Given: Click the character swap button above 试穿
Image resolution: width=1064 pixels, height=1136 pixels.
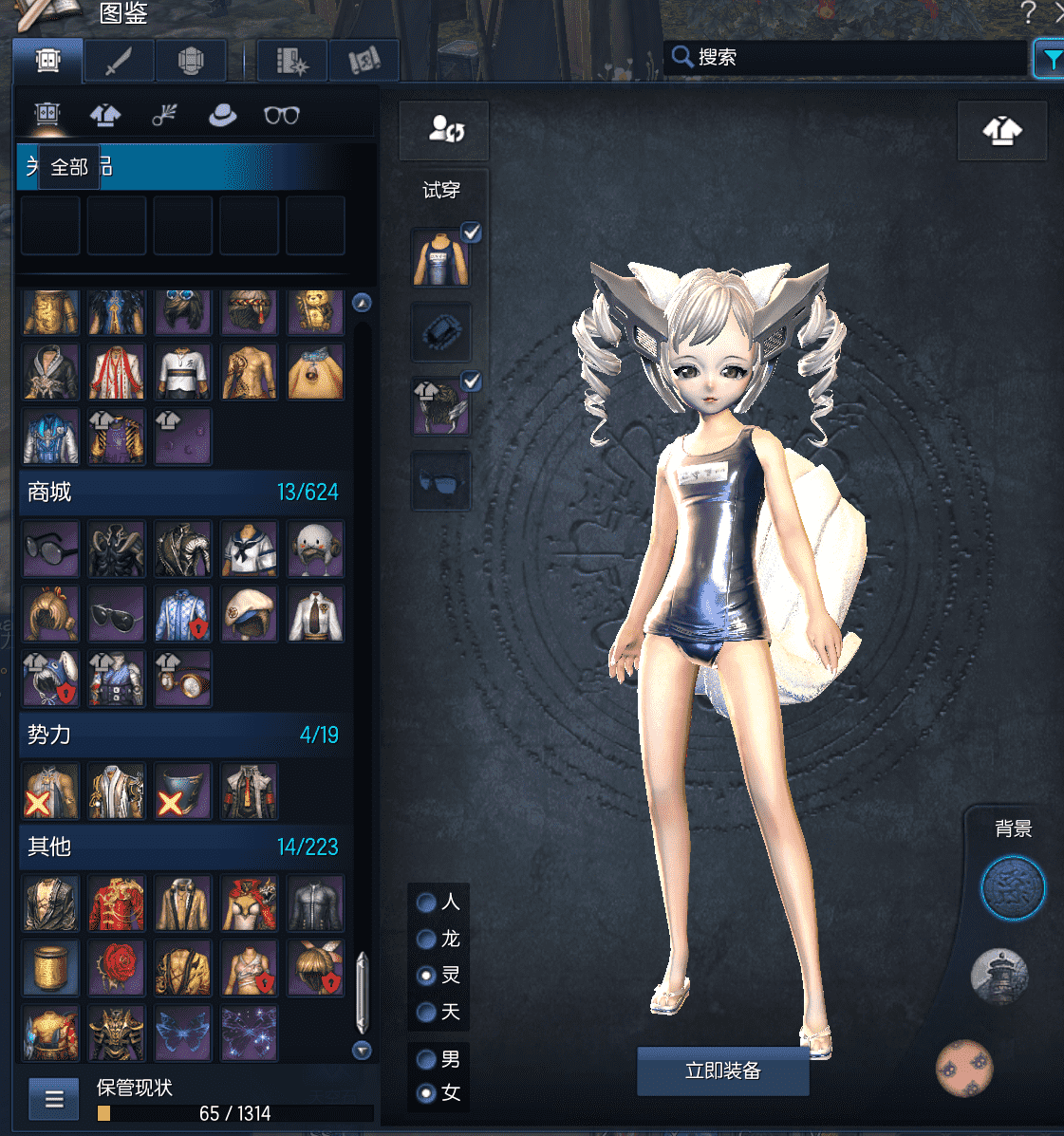Looking at the screenshot, I should coord(444,130).
